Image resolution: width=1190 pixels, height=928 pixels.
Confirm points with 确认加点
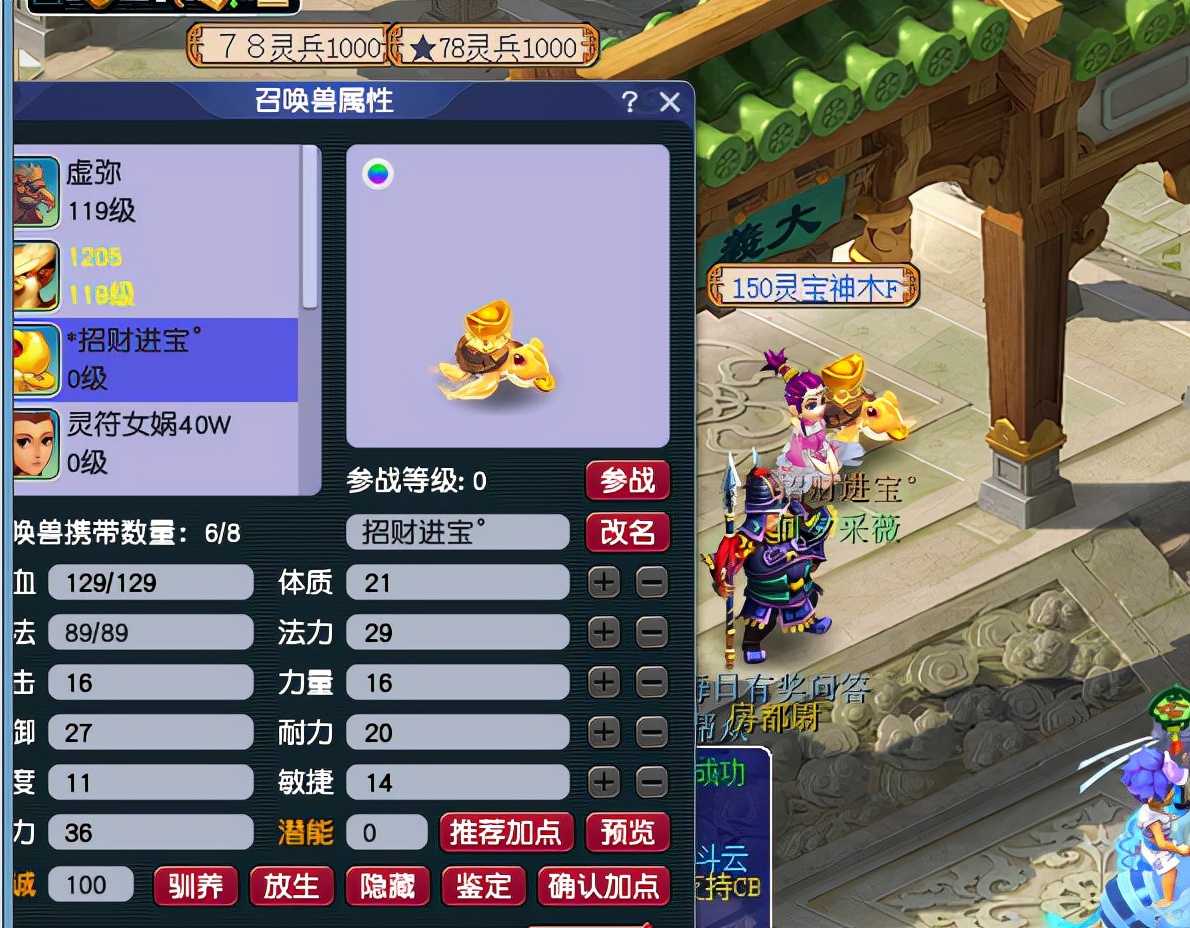[603, 886]
